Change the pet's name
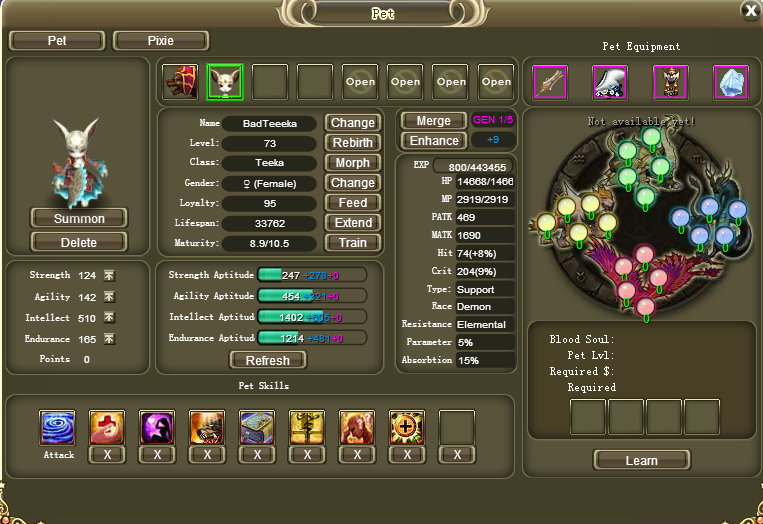Viewport: 763px width, 524px height. point(352,123)
